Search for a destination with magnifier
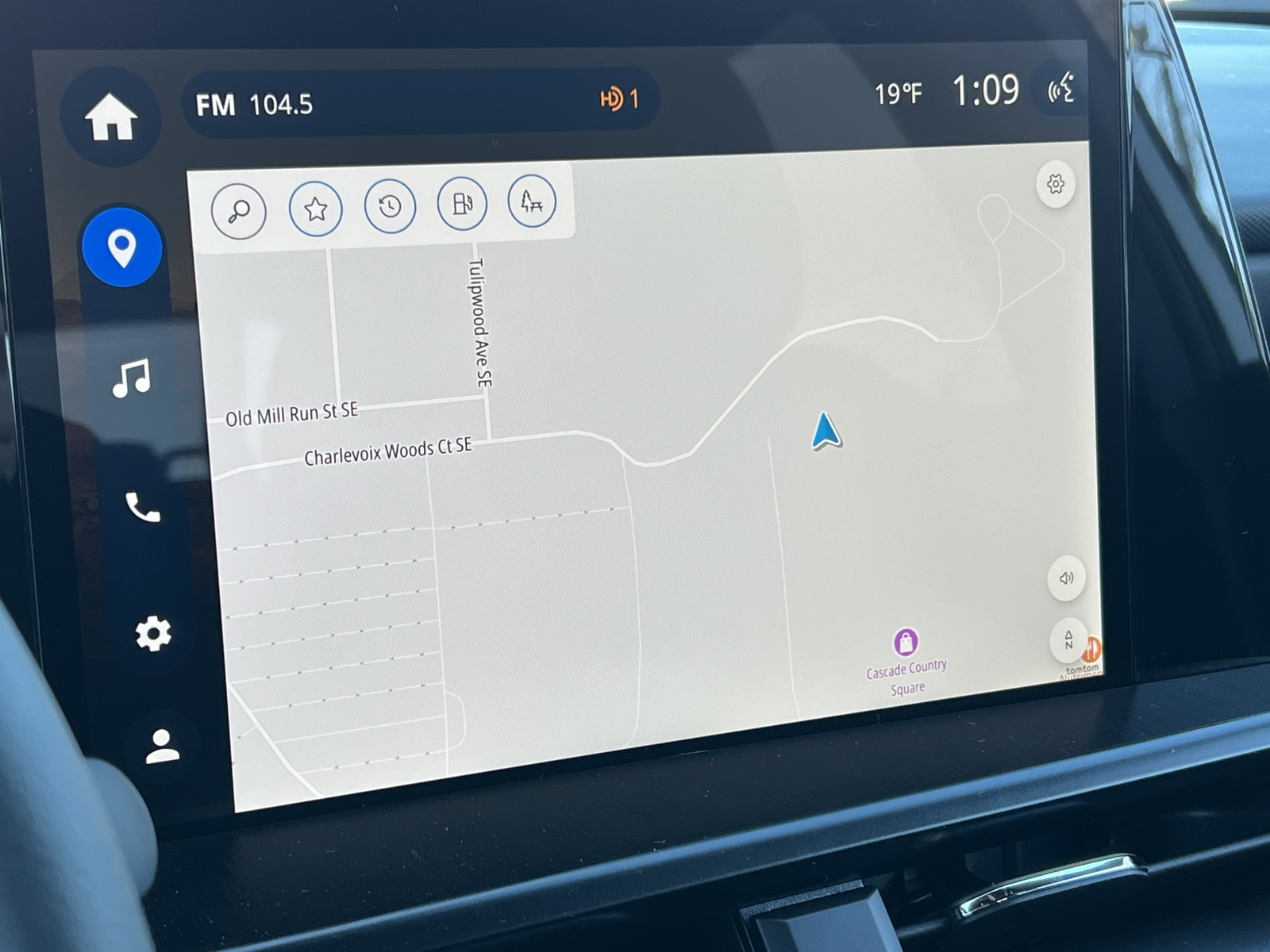 click(x=238, y=211)
